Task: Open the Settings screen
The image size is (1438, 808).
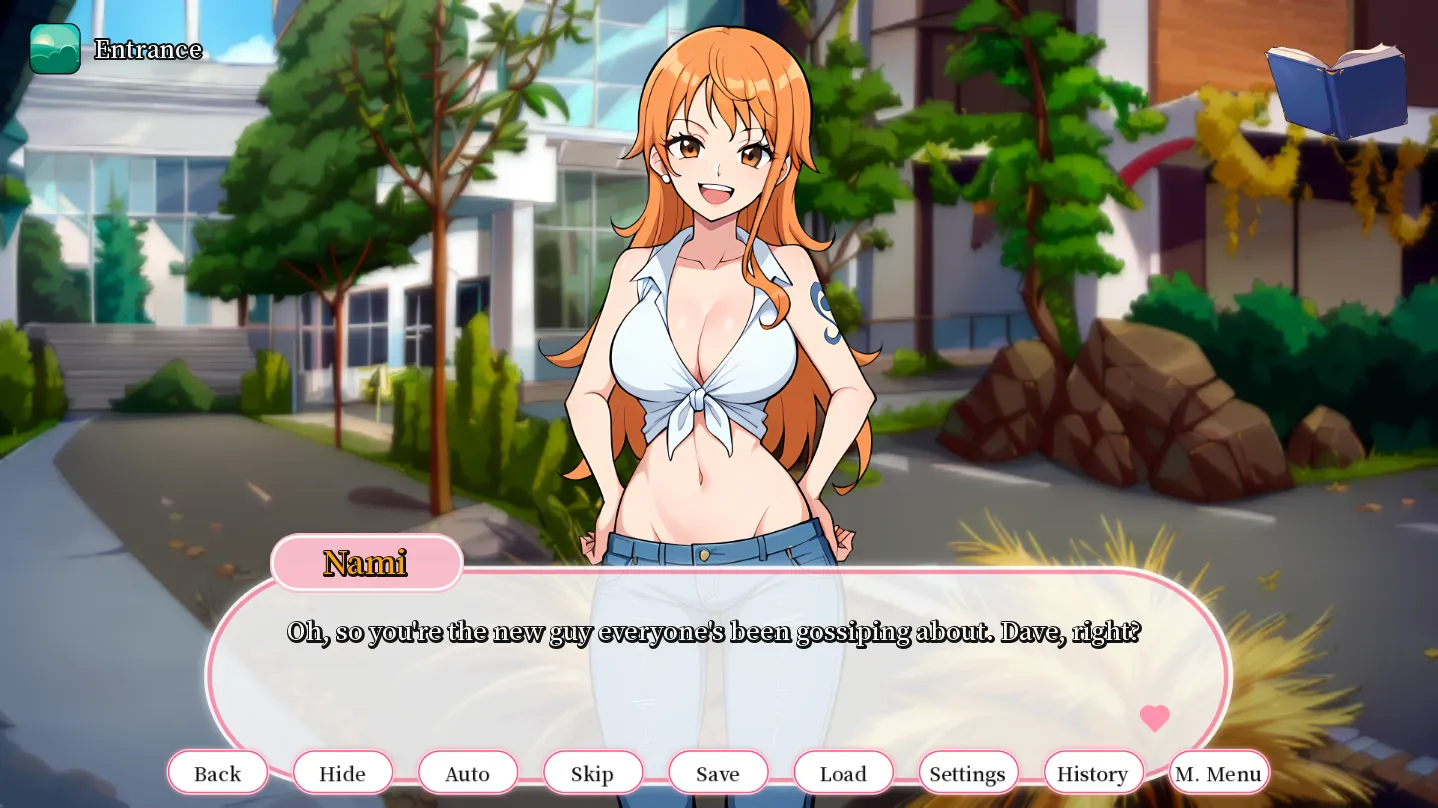Action: (967, 772)
